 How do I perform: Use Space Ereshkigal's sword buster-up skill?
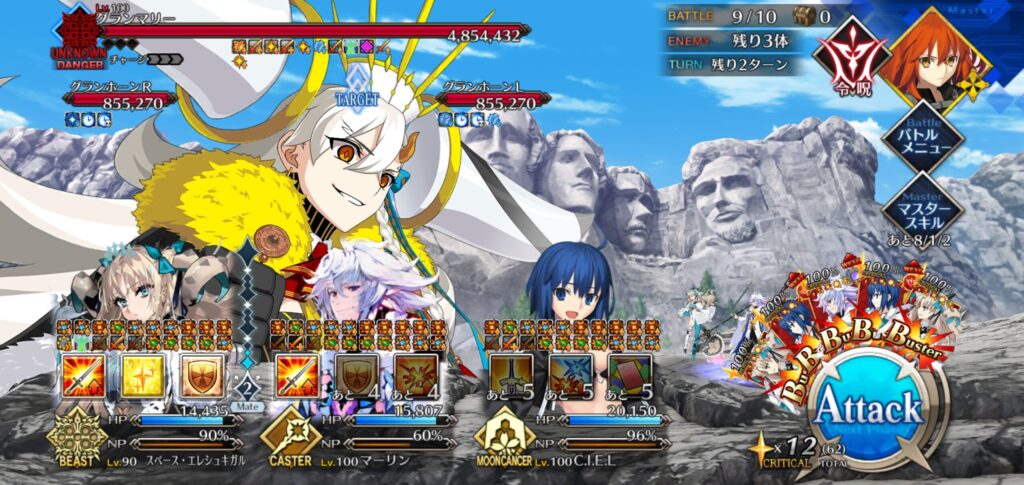pos(83,376)
